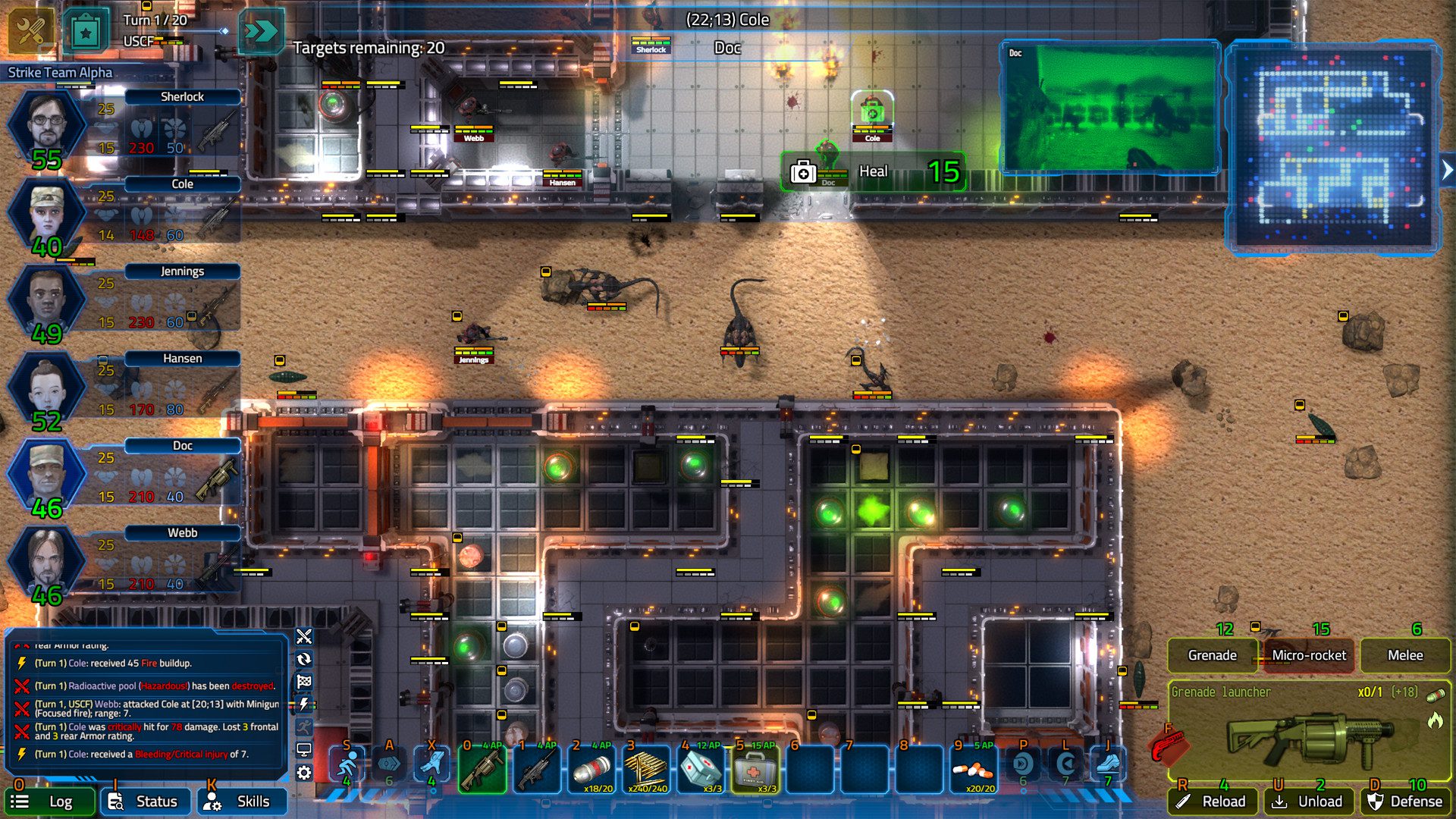Toggle the run/walk movement mode icon
Image resolution: width=1456 pixels, height=819 pixels.
pos(305,726)
